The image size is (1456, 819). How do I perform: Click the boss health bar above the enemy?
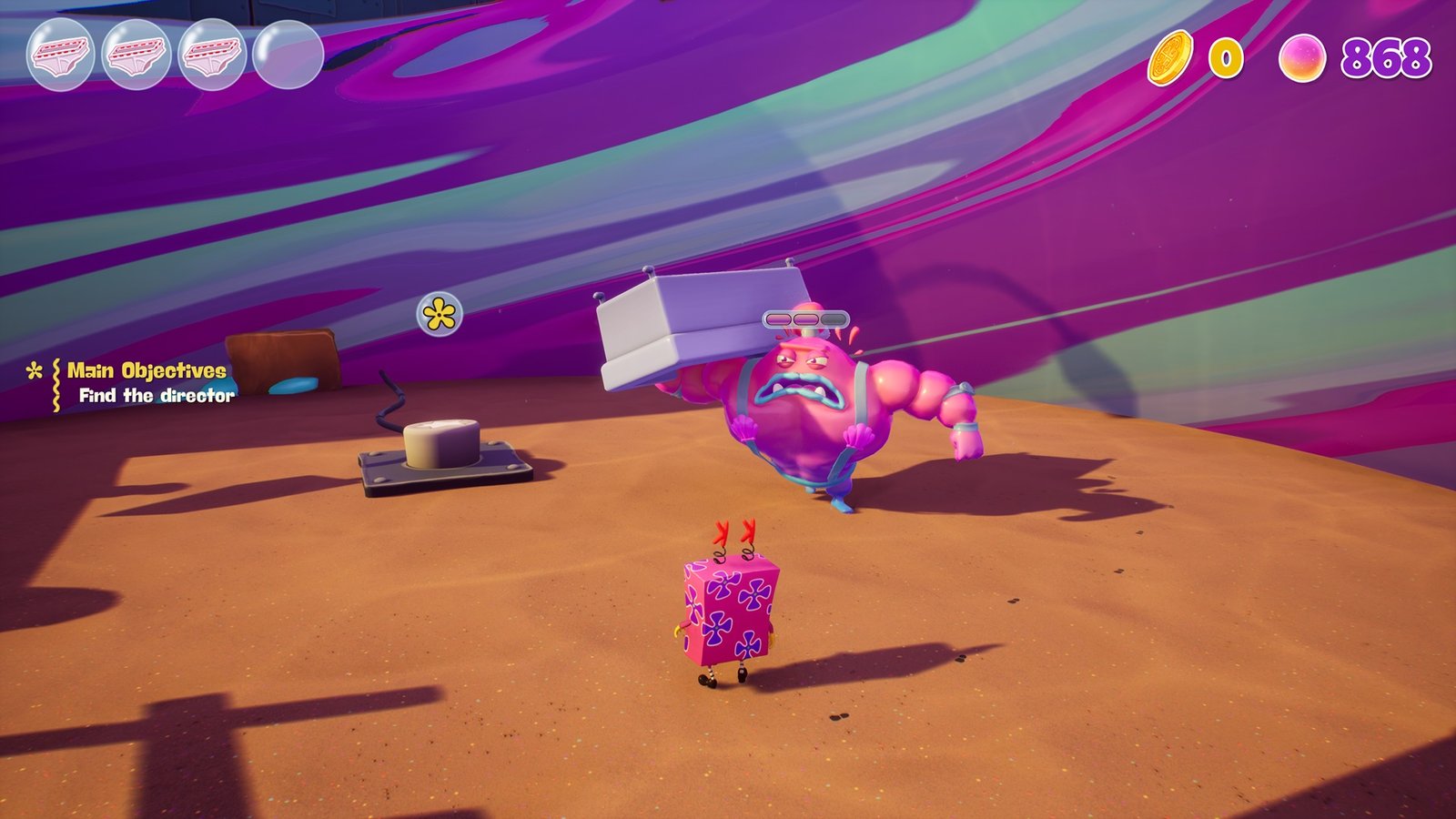[x=804, y=318]
